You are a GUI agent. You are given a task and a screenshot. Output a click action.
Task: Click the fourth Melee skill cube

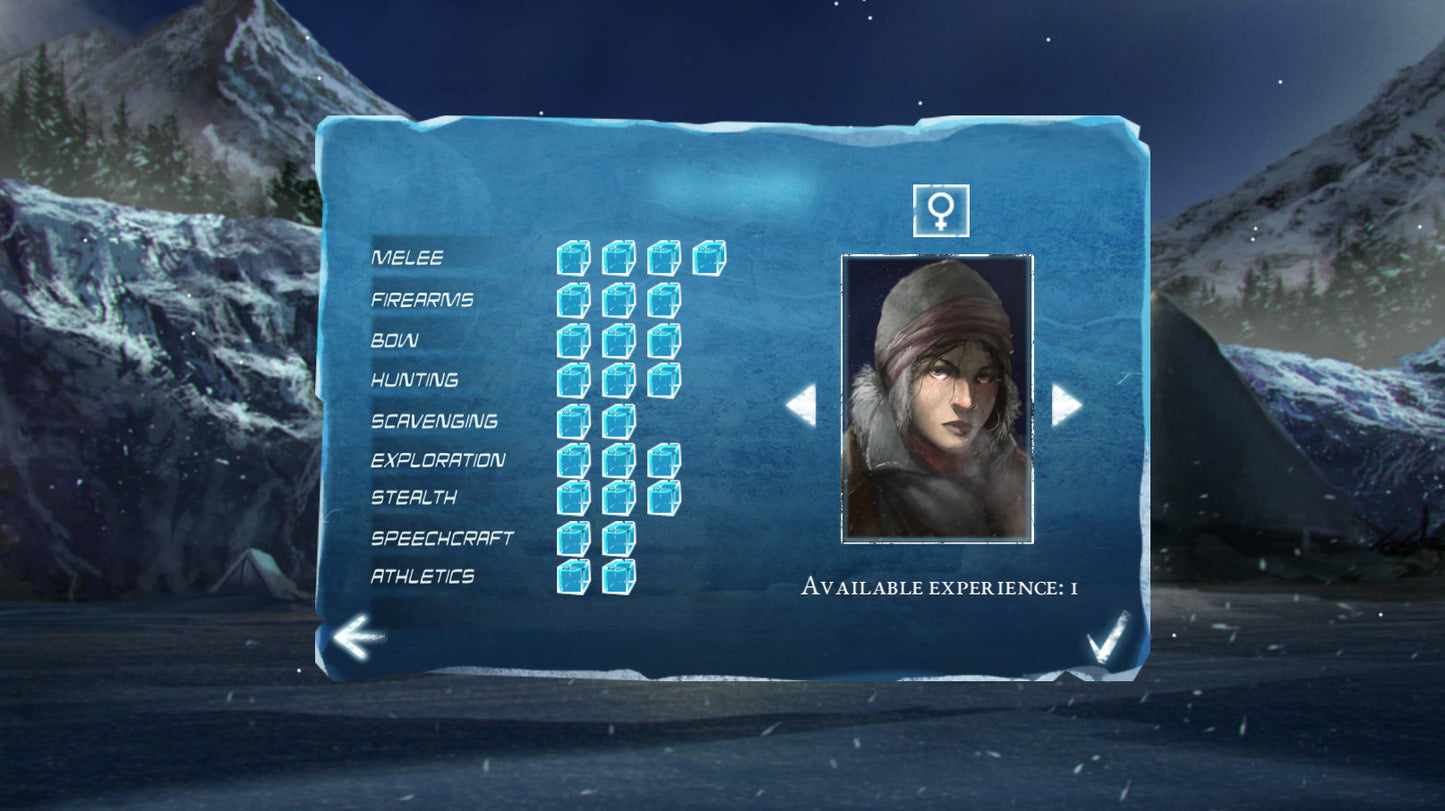pyautogui.click(x=708, y=258)
